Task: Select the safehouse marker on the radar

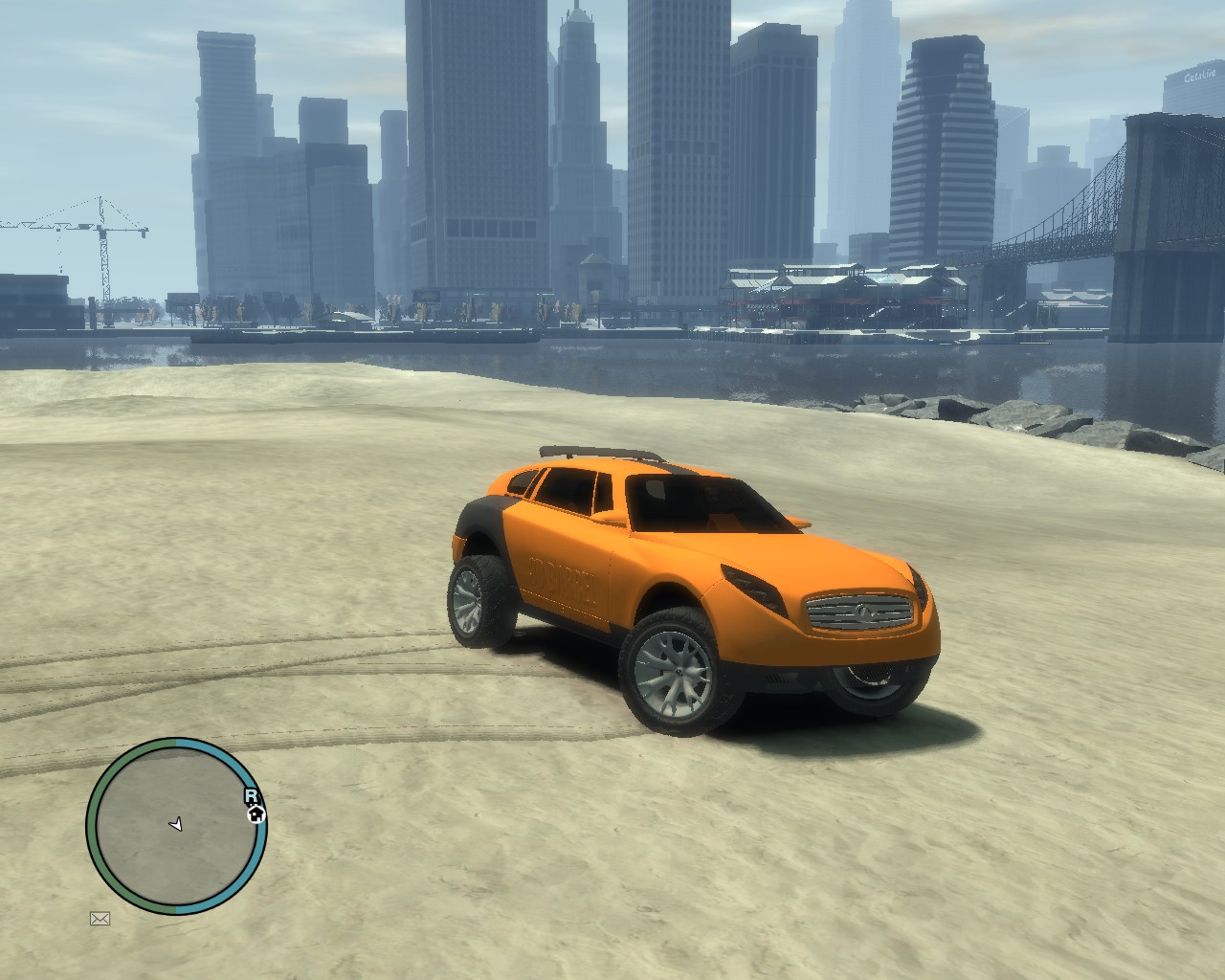Action: [x=256, y=814]
